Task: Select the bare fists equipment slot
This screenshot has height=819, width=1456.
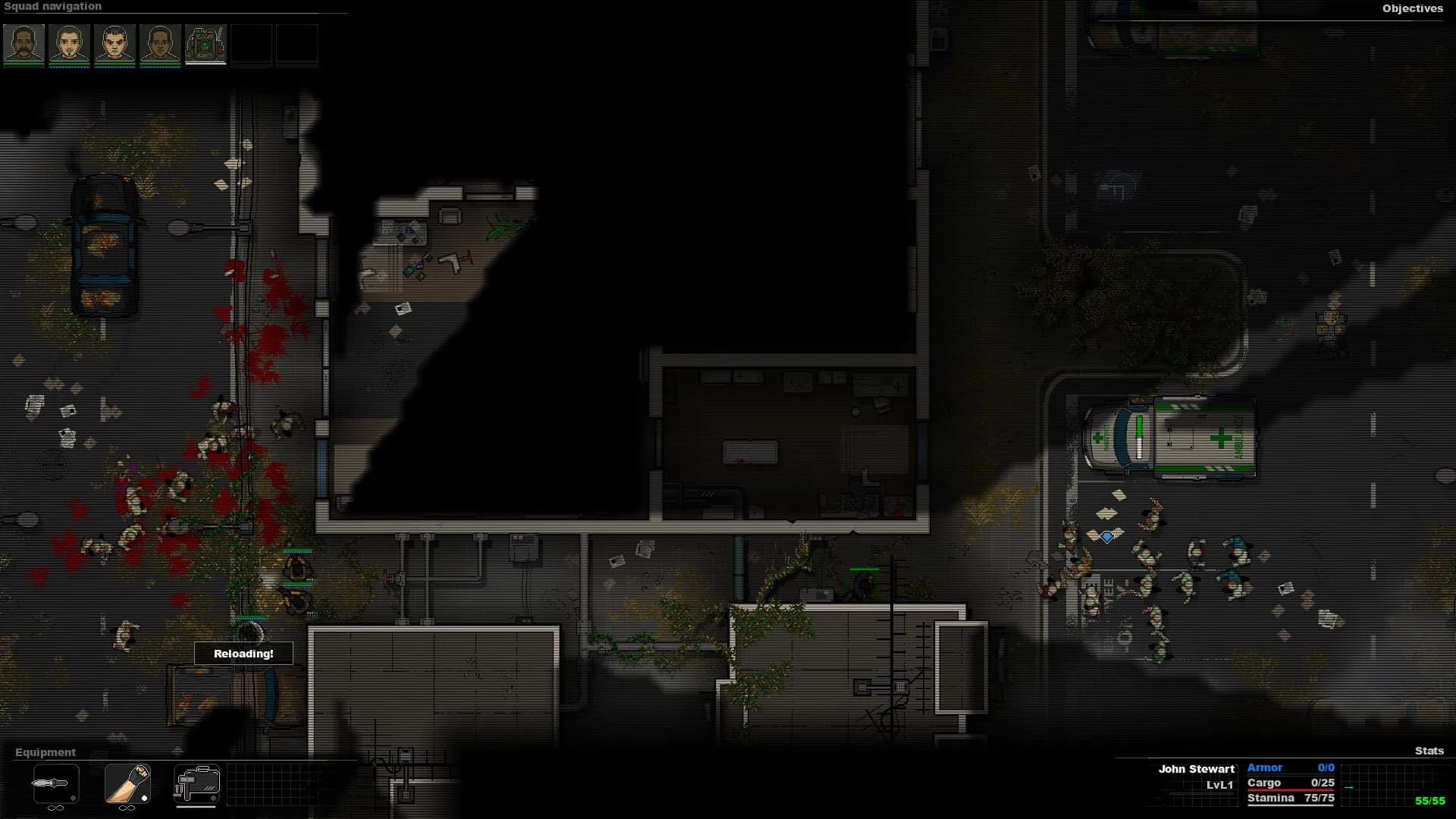Action: 127,785
